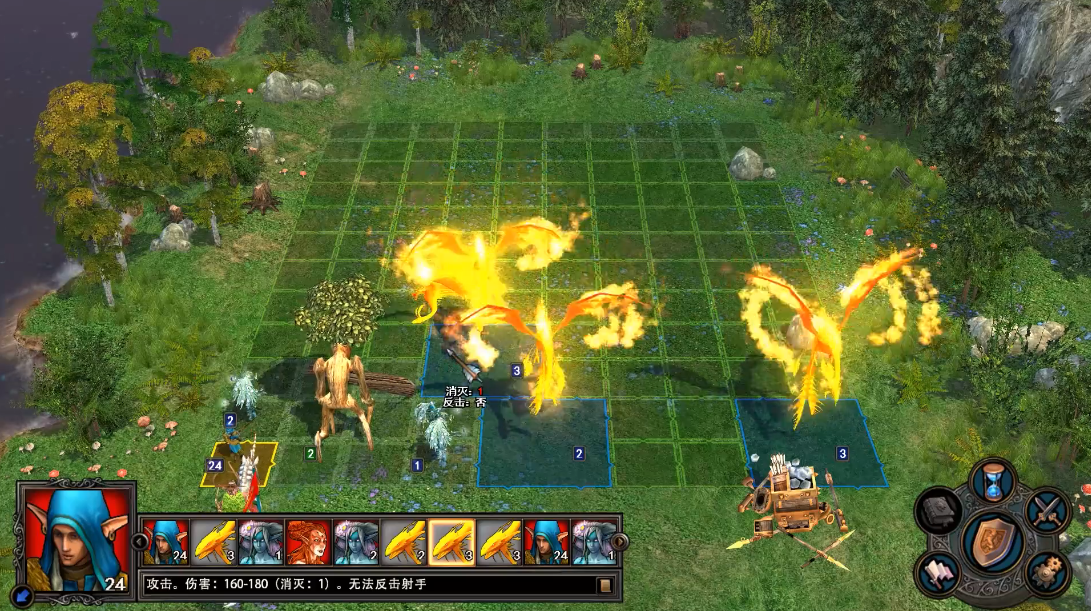Toggle the crossed swords auto-combat button
Viewport: 1091px width, 611px height.
[1048, 510]
